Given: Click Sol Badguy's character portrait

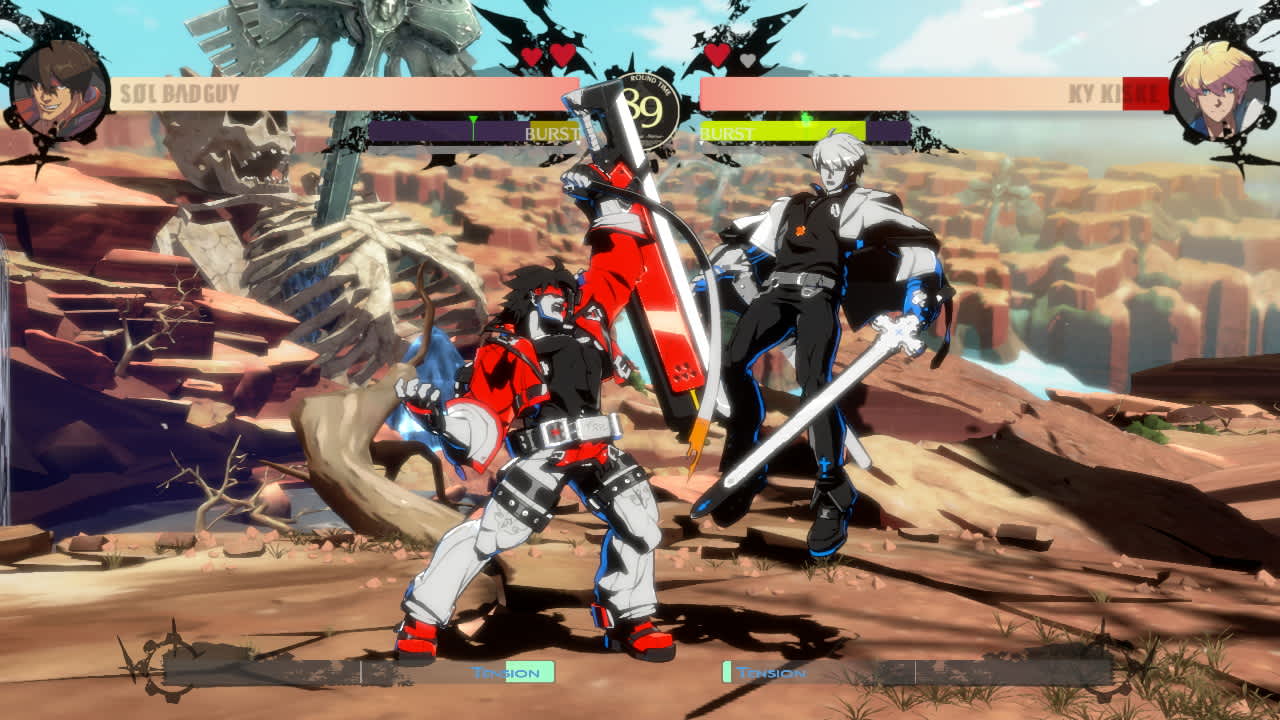Looking at the screenshot, I should (x=58, y=85).
